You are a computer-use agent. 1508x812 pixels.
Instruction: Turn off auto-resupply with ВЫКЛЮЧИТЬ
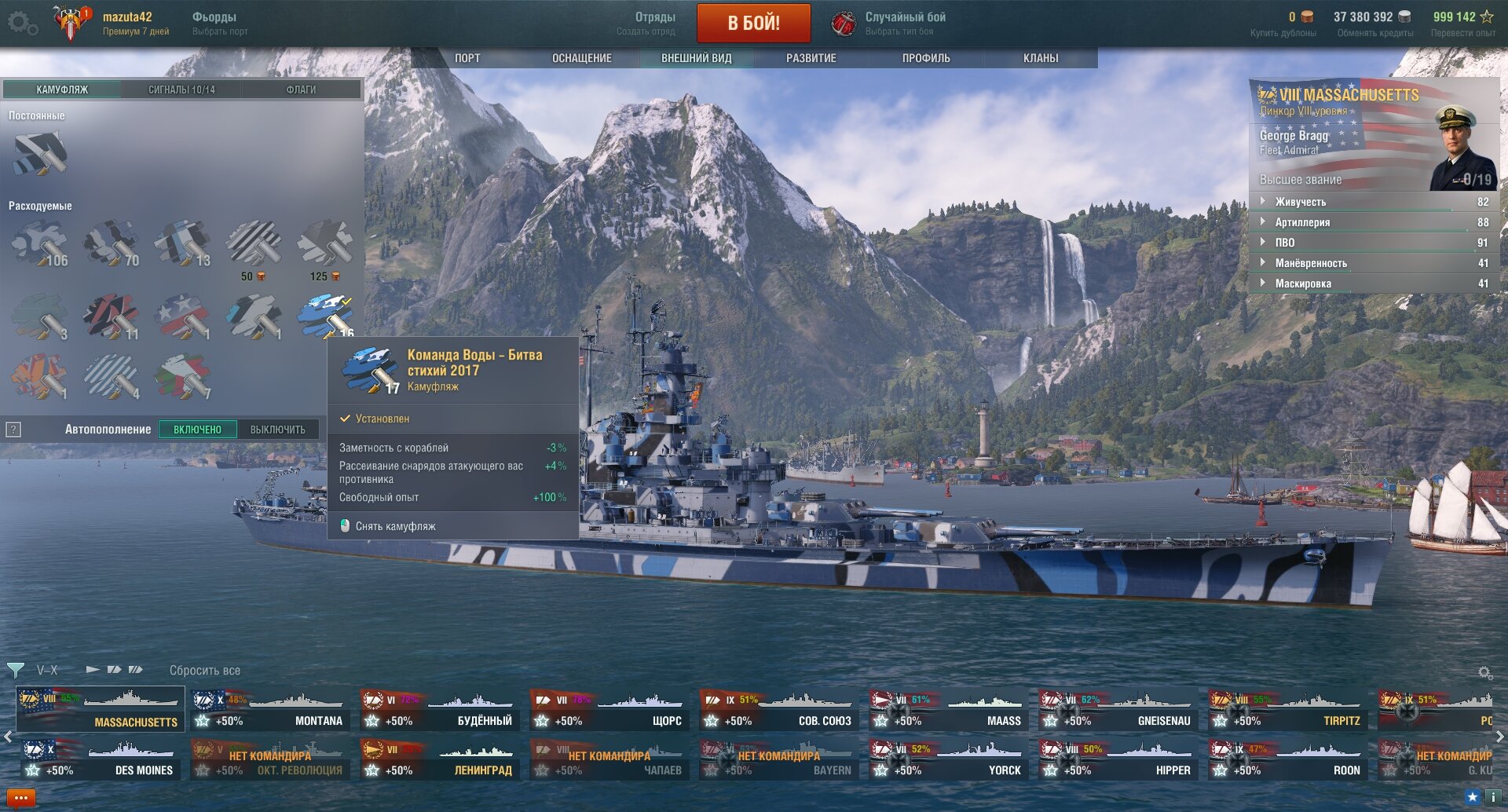click(x=278, y=430)
